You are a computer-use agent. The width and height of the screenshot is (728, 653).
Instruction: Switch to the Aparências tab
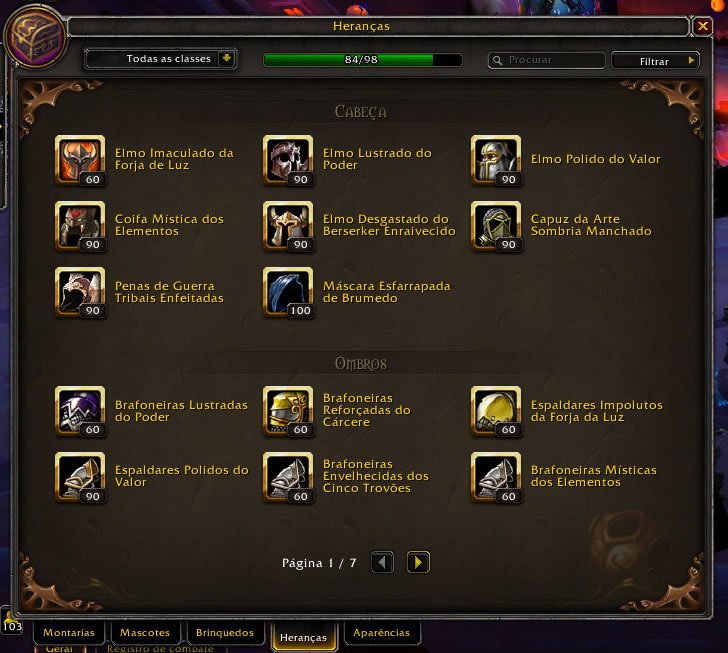pos(381,633)
